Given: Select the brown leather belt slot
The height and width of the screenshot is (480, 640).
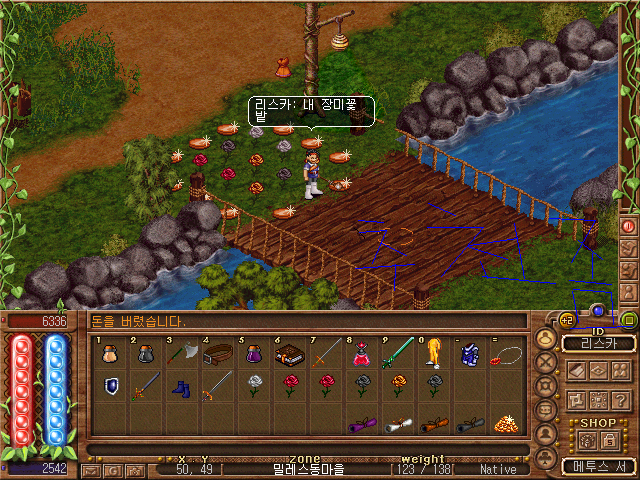Looking at the screenshot, I should point(218,354).
